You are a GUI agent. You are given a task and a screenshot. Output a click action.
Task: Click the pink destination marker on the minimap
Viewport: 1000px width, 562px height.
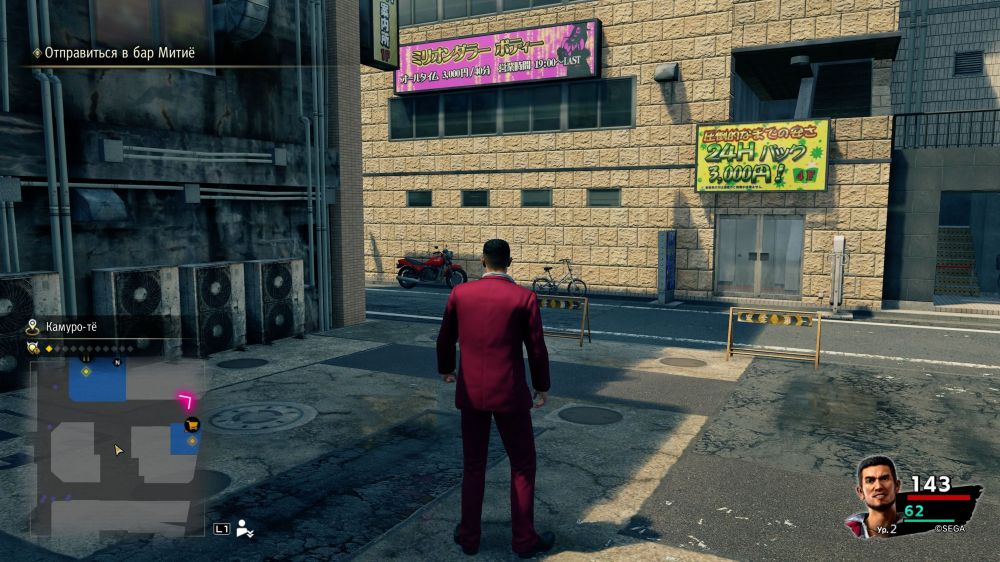tap(186, 400)
